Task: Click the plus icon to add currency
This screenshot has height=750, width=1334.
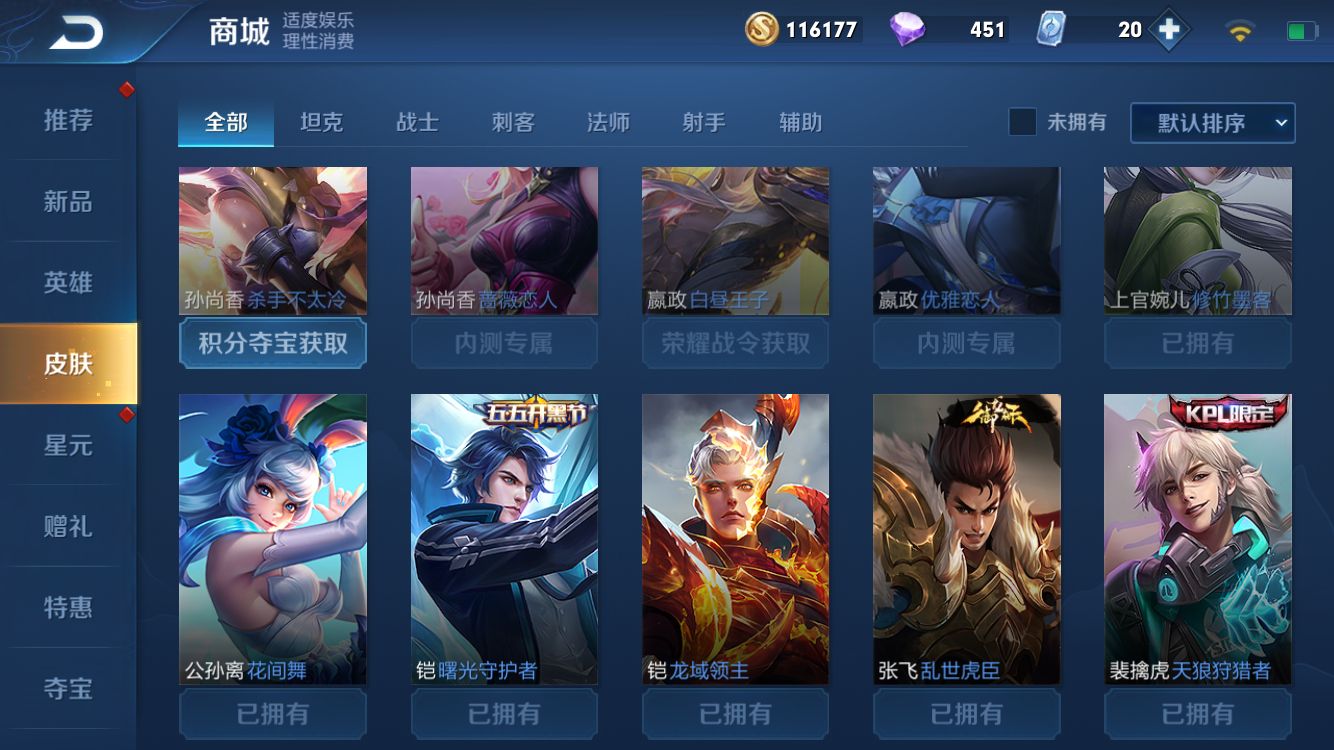Action: click(1168, 31)
